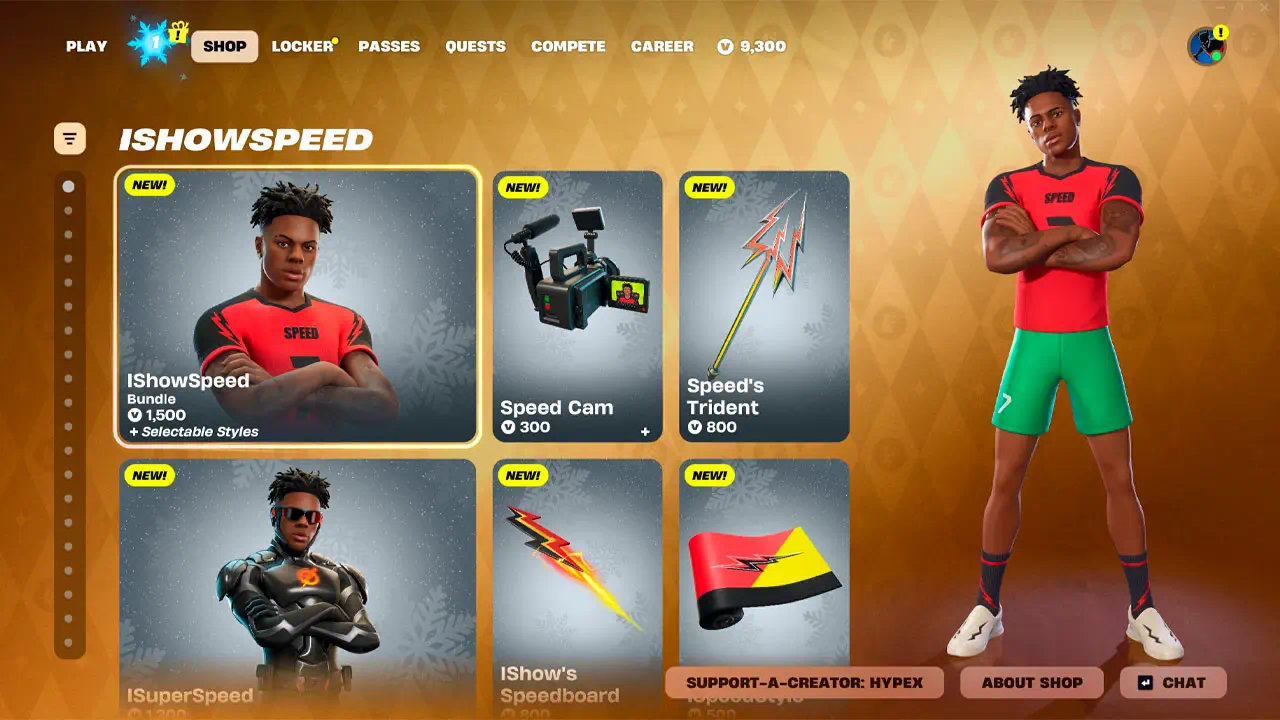Open the player profile avatar icon
Screen dimensions: 1280x720
[x=1206, y=46]
